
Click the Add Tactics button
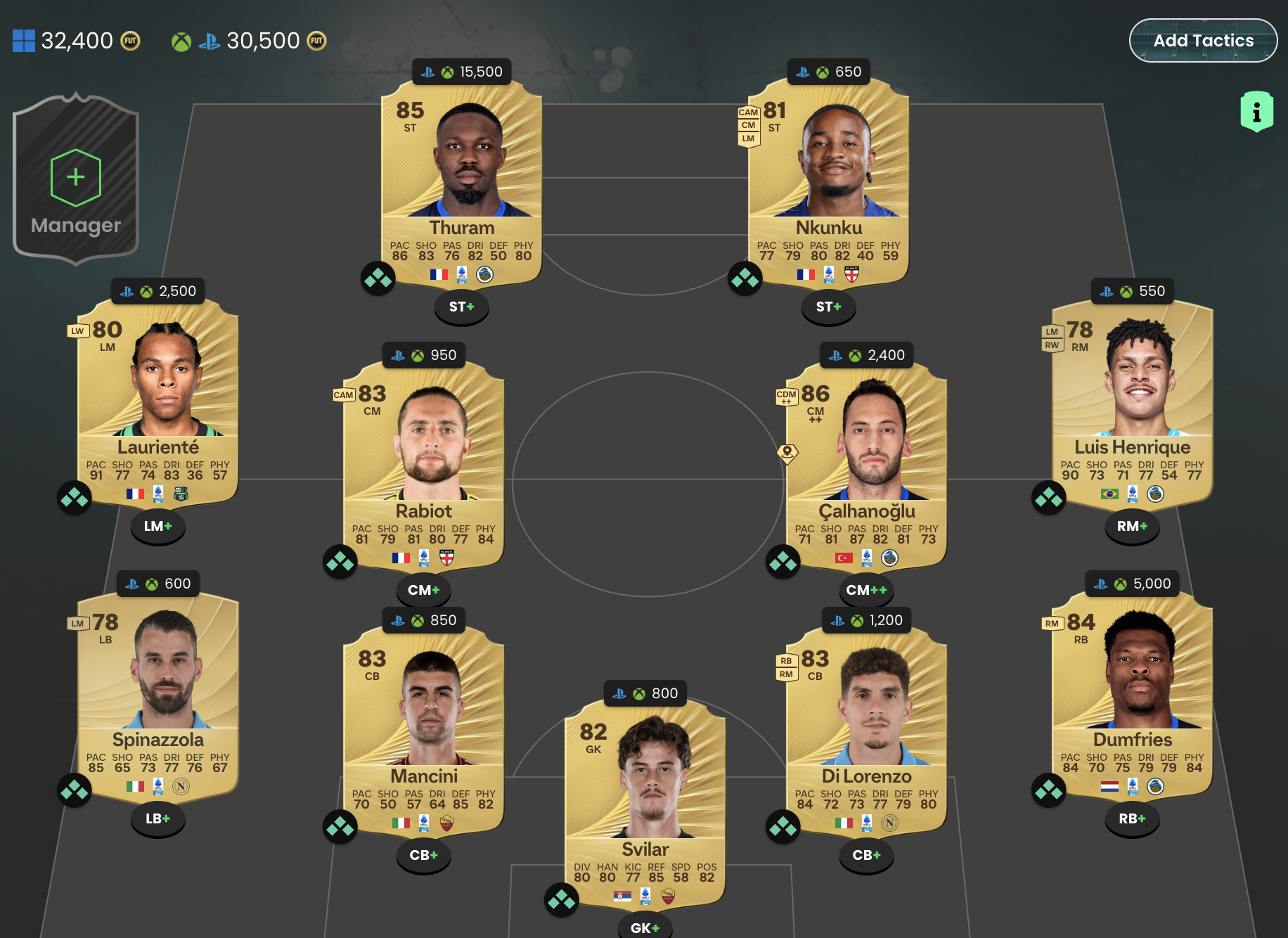point(1203,40)
